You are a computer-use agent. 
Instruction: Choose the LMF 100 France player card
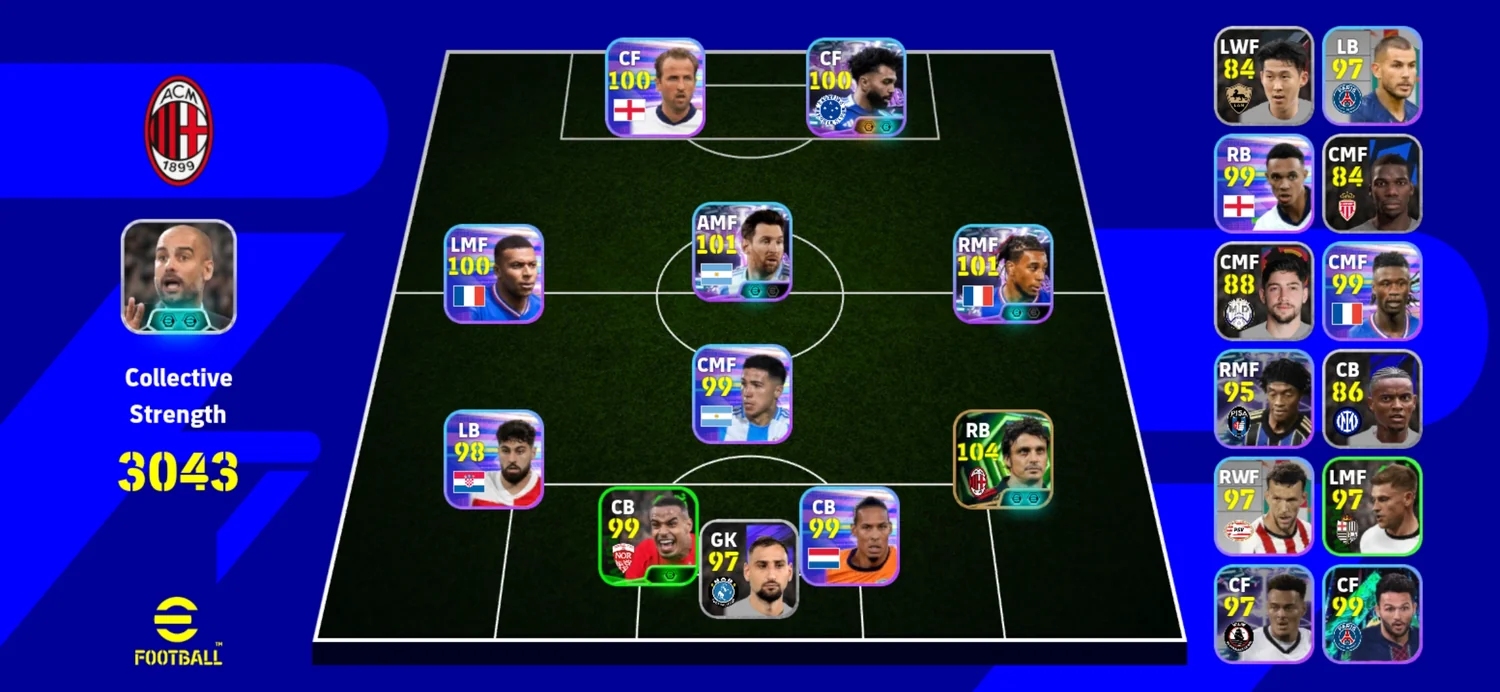[x=494, y=274]
